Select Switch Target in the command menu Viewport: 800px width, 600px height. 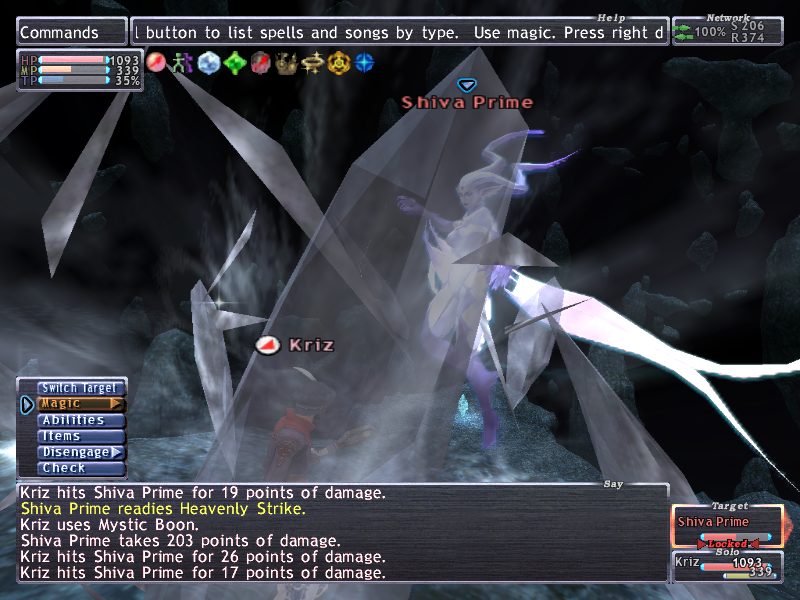[81, 388]
